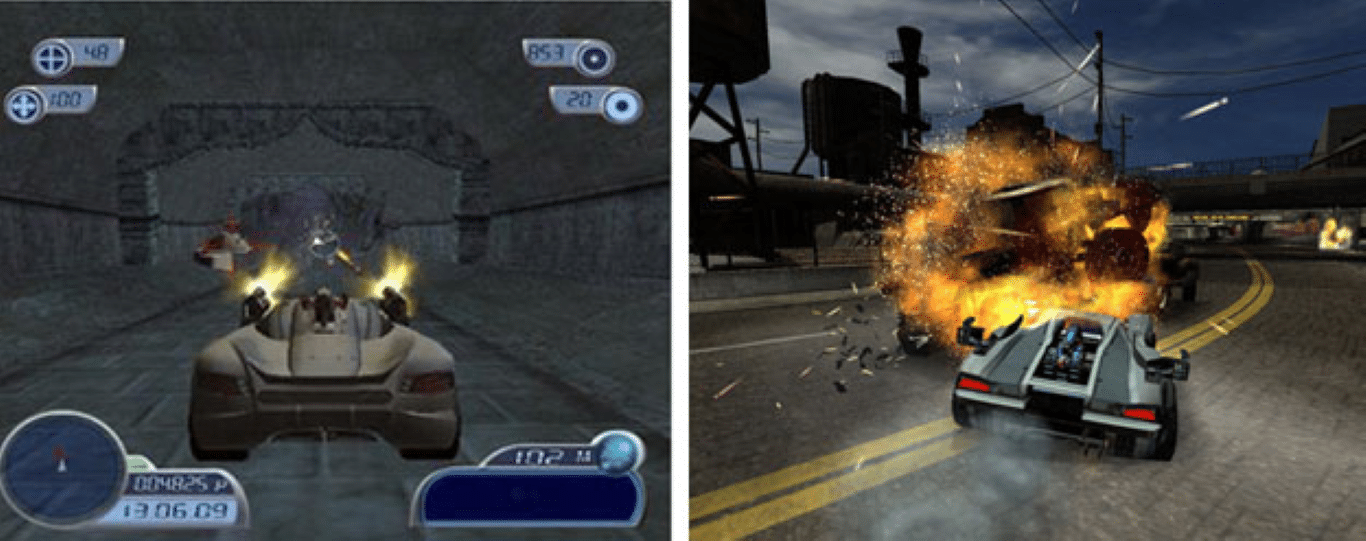Select the crosshair icon beside 48
The width and height of the screenshot is (1366, 541).
pos(51,58)
